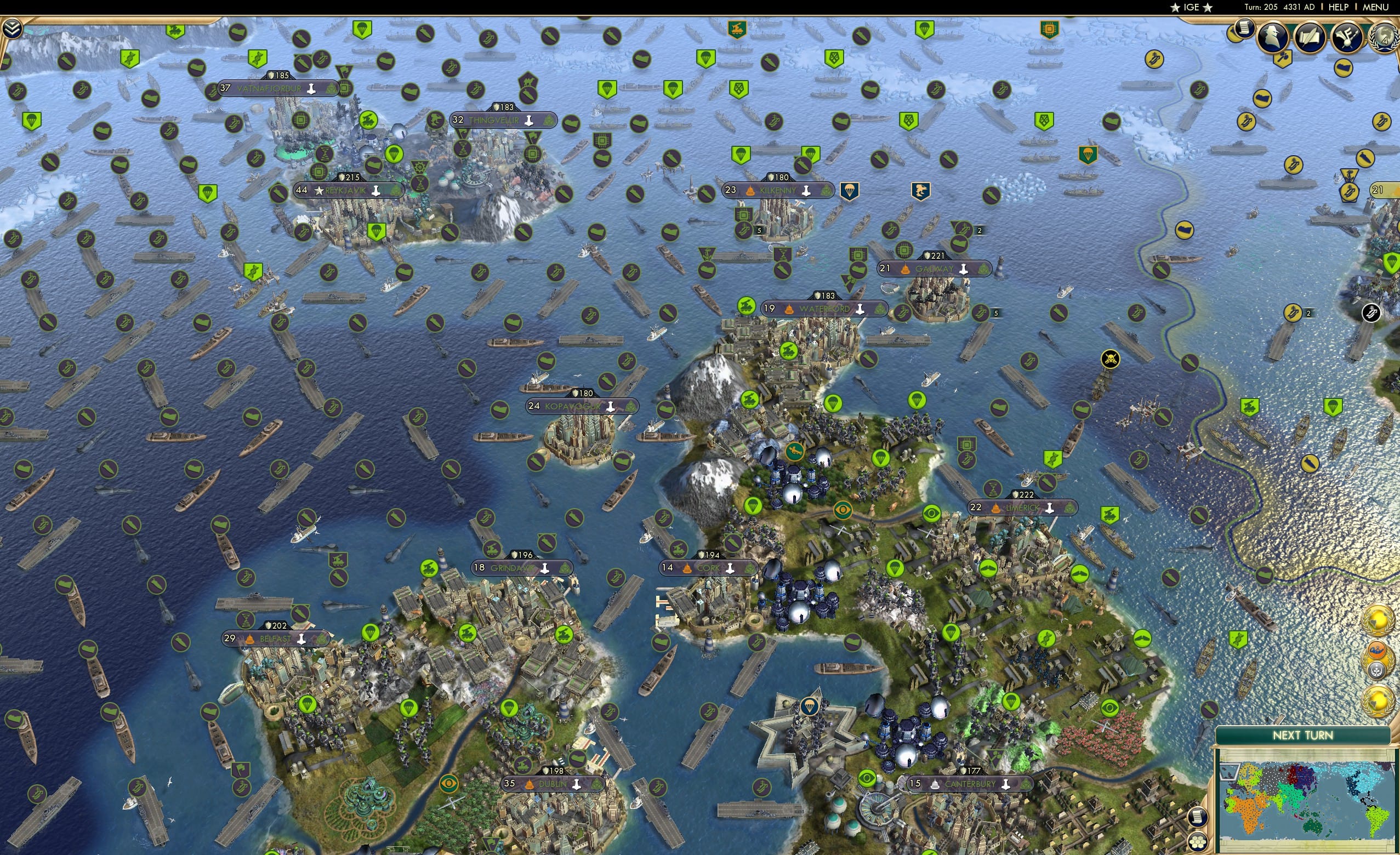Open the MENU from the top bar
The image size is (1400, 855).
[x=1375, y=7]
